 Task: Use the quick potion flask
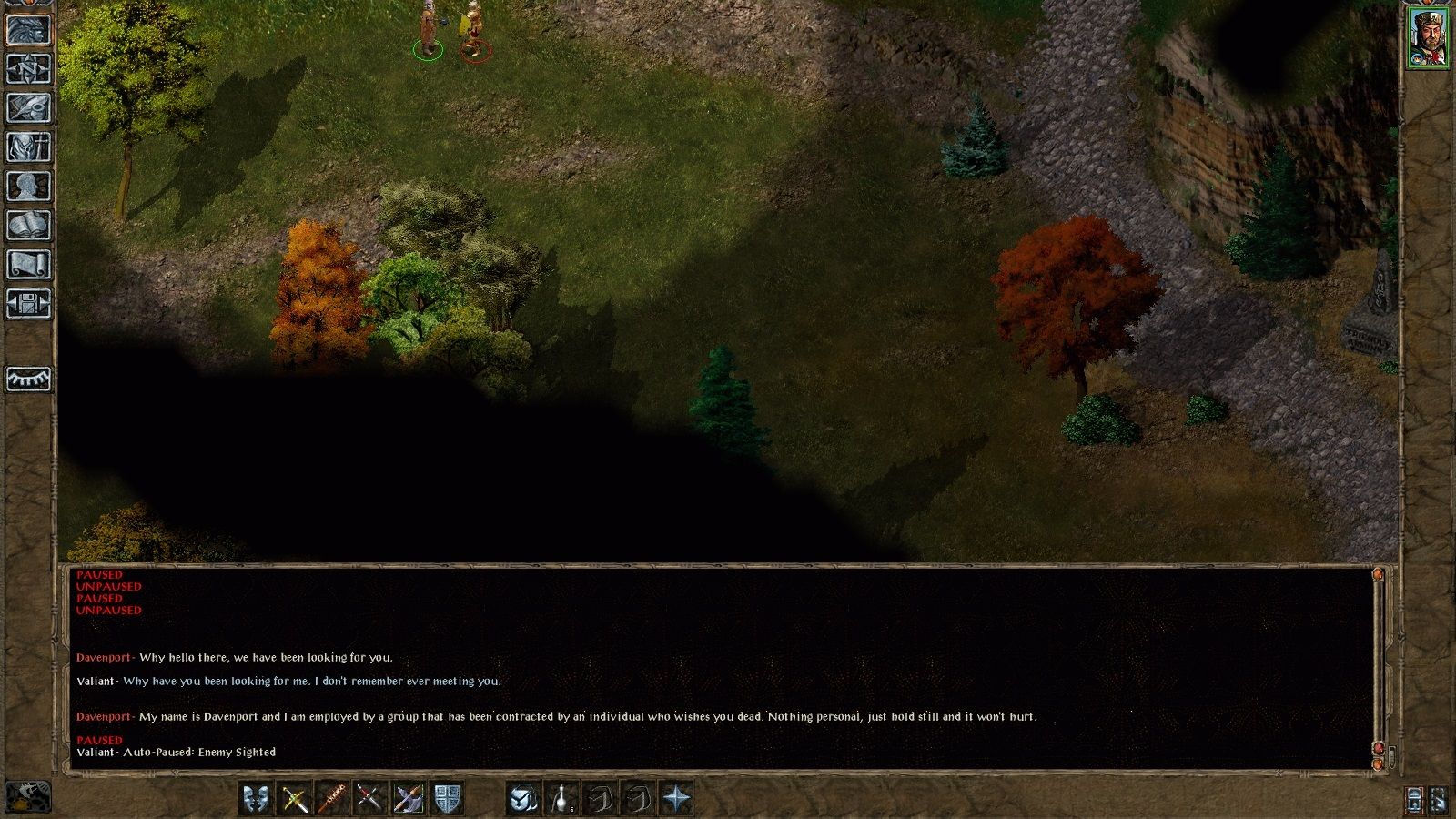point(562,799)
